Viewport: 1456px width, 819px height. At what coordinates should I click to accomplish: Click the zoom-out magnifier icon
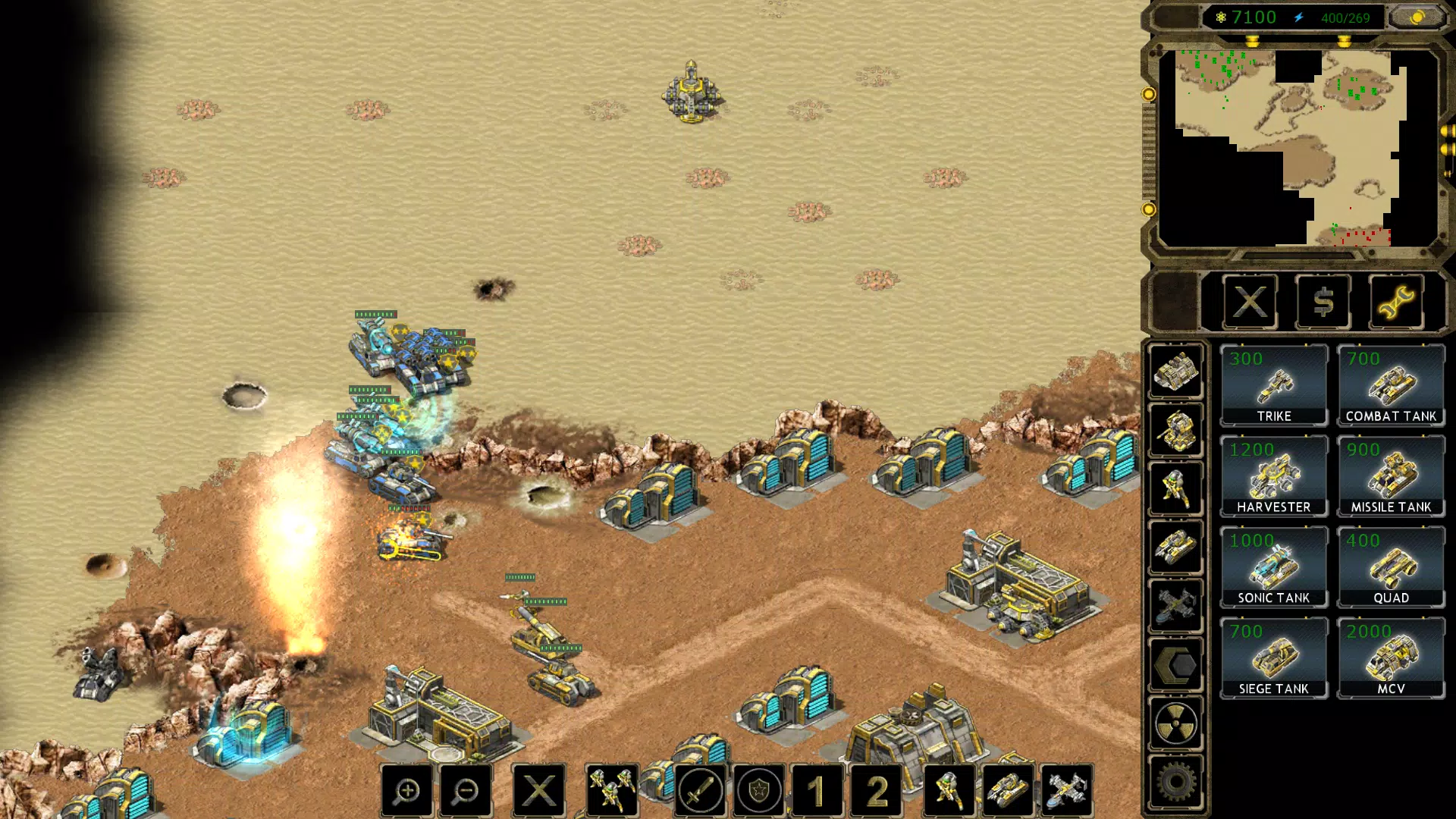click(x=466, y=790)
